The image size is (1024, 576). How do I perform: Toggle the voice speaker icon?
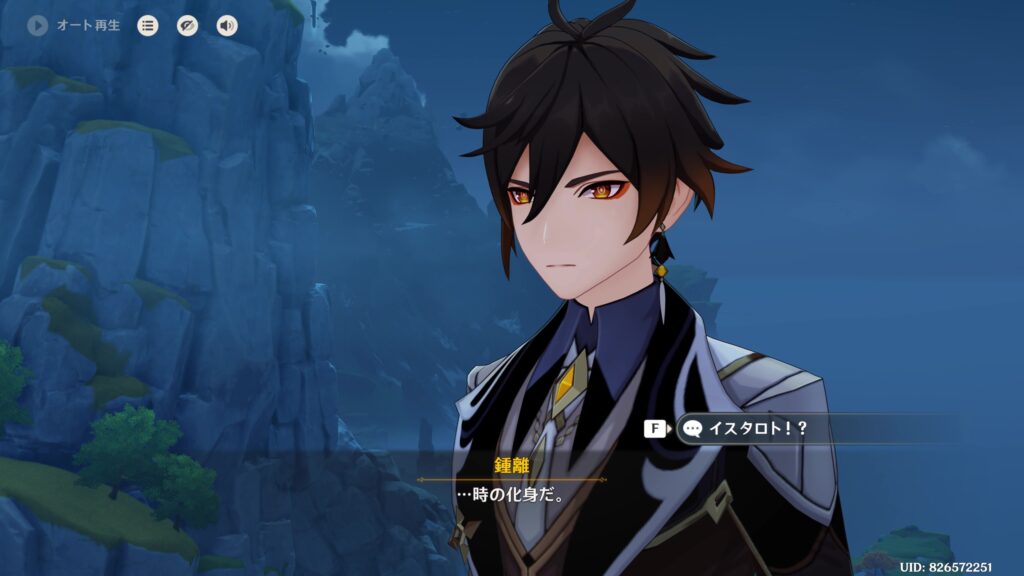[x=227, y=26]
